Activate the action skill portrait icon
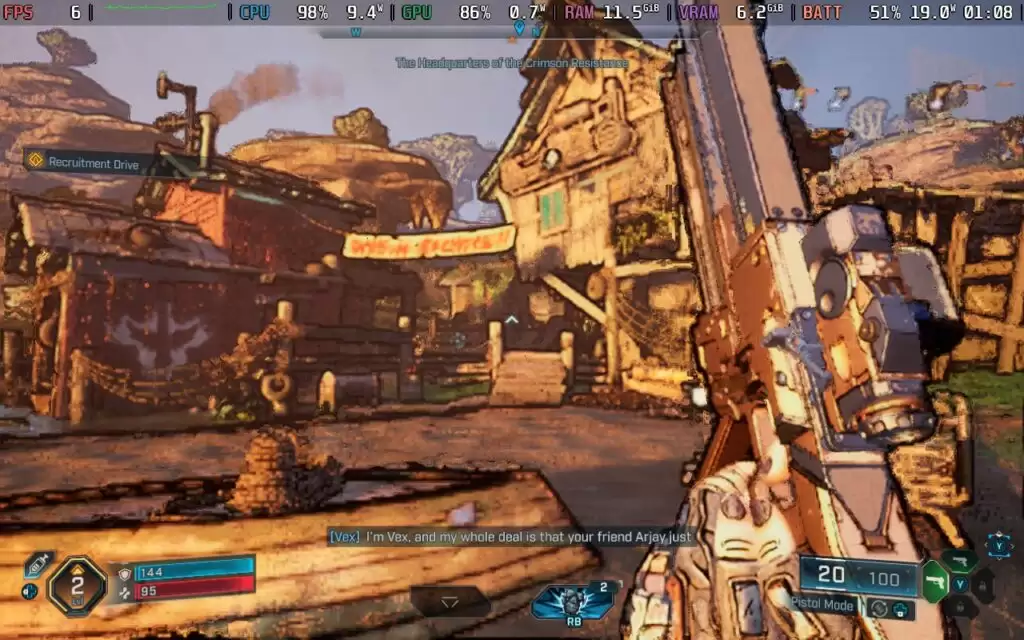1024x640 pixels. point(573,600)
